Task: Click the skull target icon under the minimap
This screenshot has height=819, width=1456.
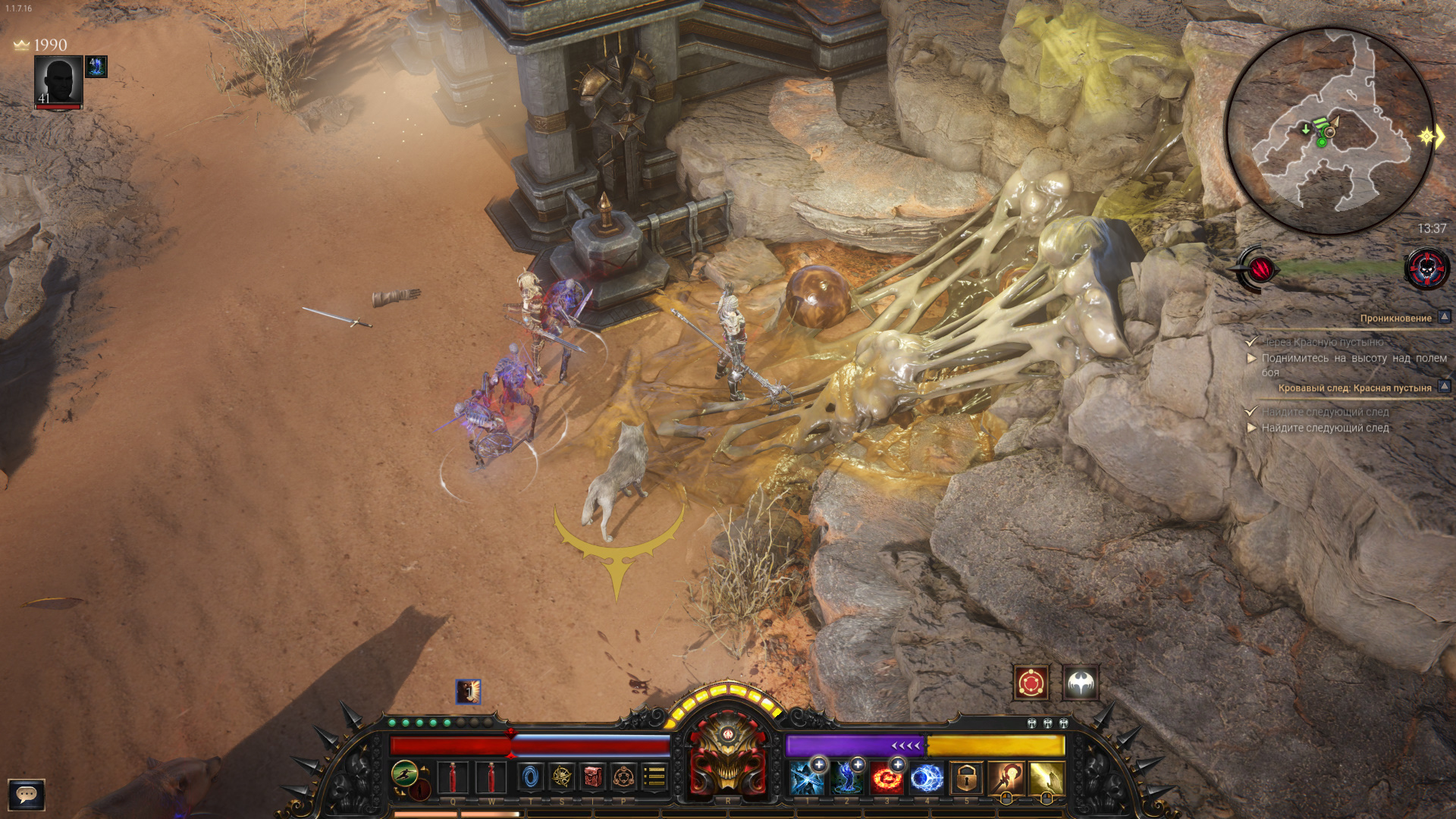Action: click(1426, 268)
